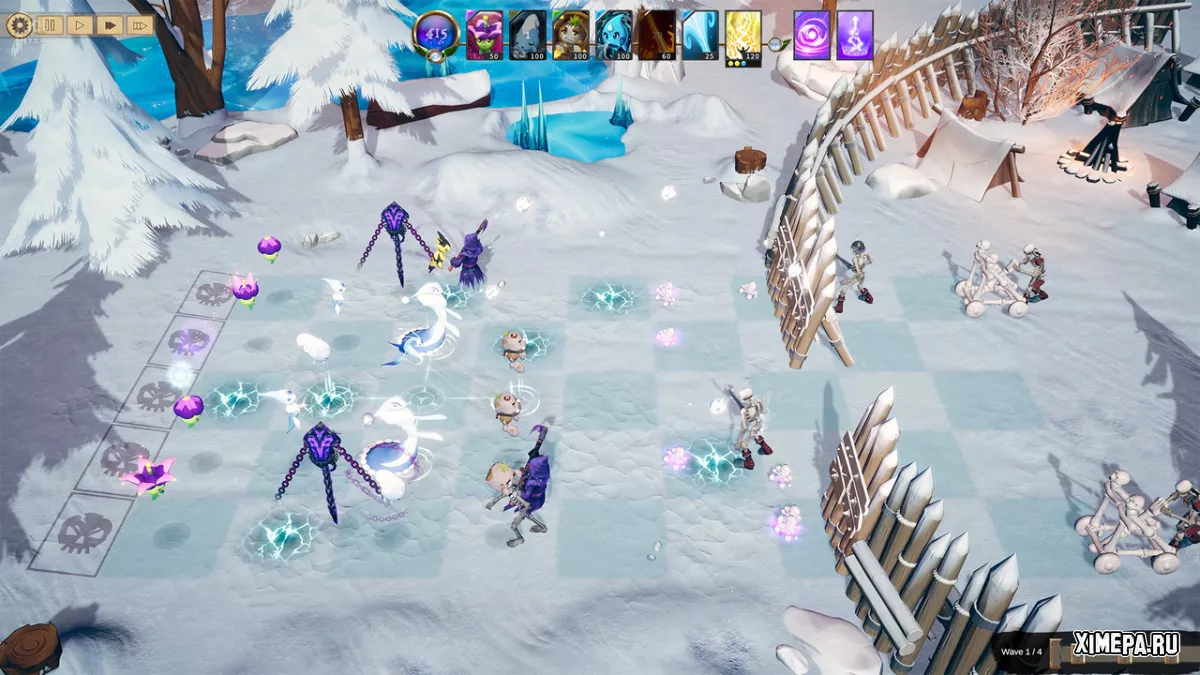Switch to double fast-forward speed
Viewport: 1200px width, 675px height.
(110, 25)
